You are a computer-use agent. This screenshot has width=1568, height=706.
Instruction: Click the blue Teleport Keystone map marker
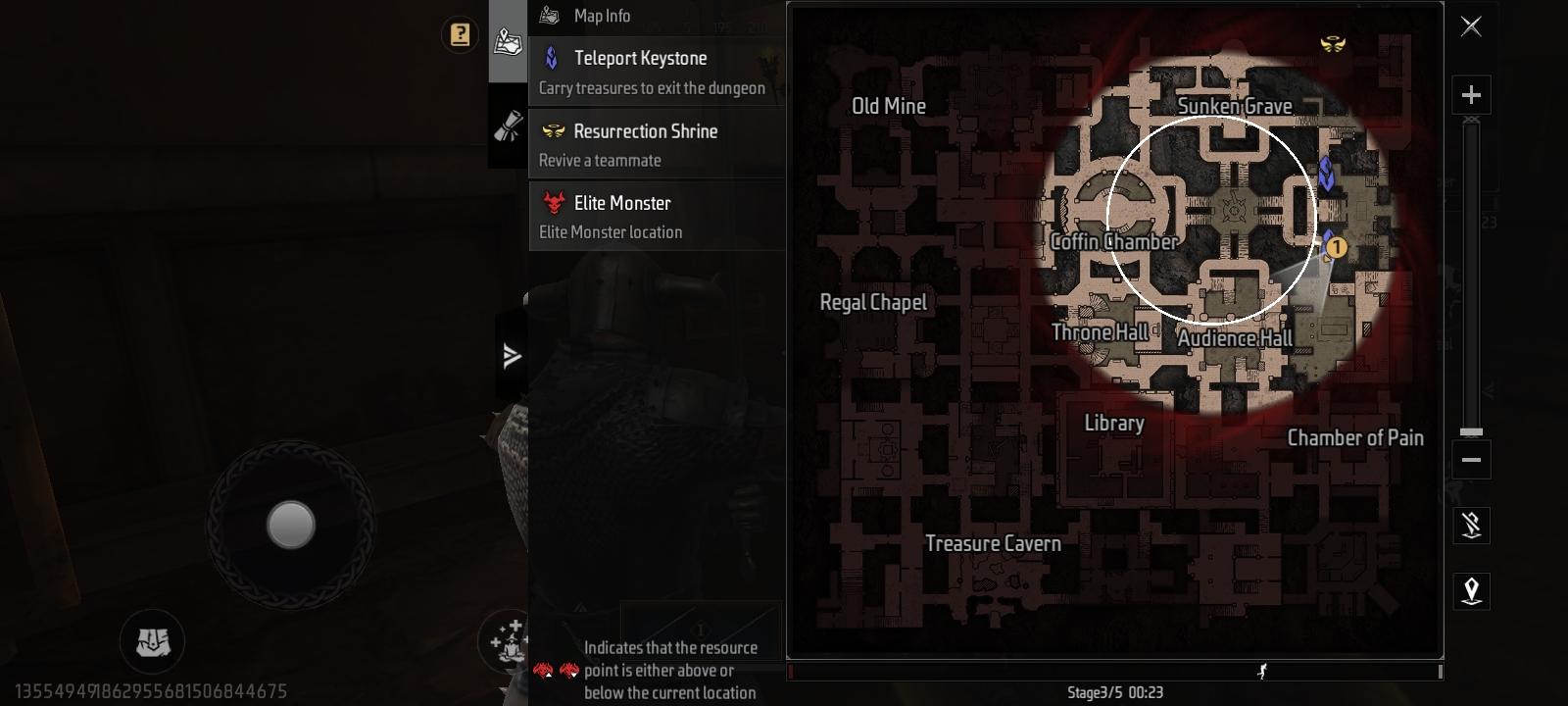coord(1326,174)
